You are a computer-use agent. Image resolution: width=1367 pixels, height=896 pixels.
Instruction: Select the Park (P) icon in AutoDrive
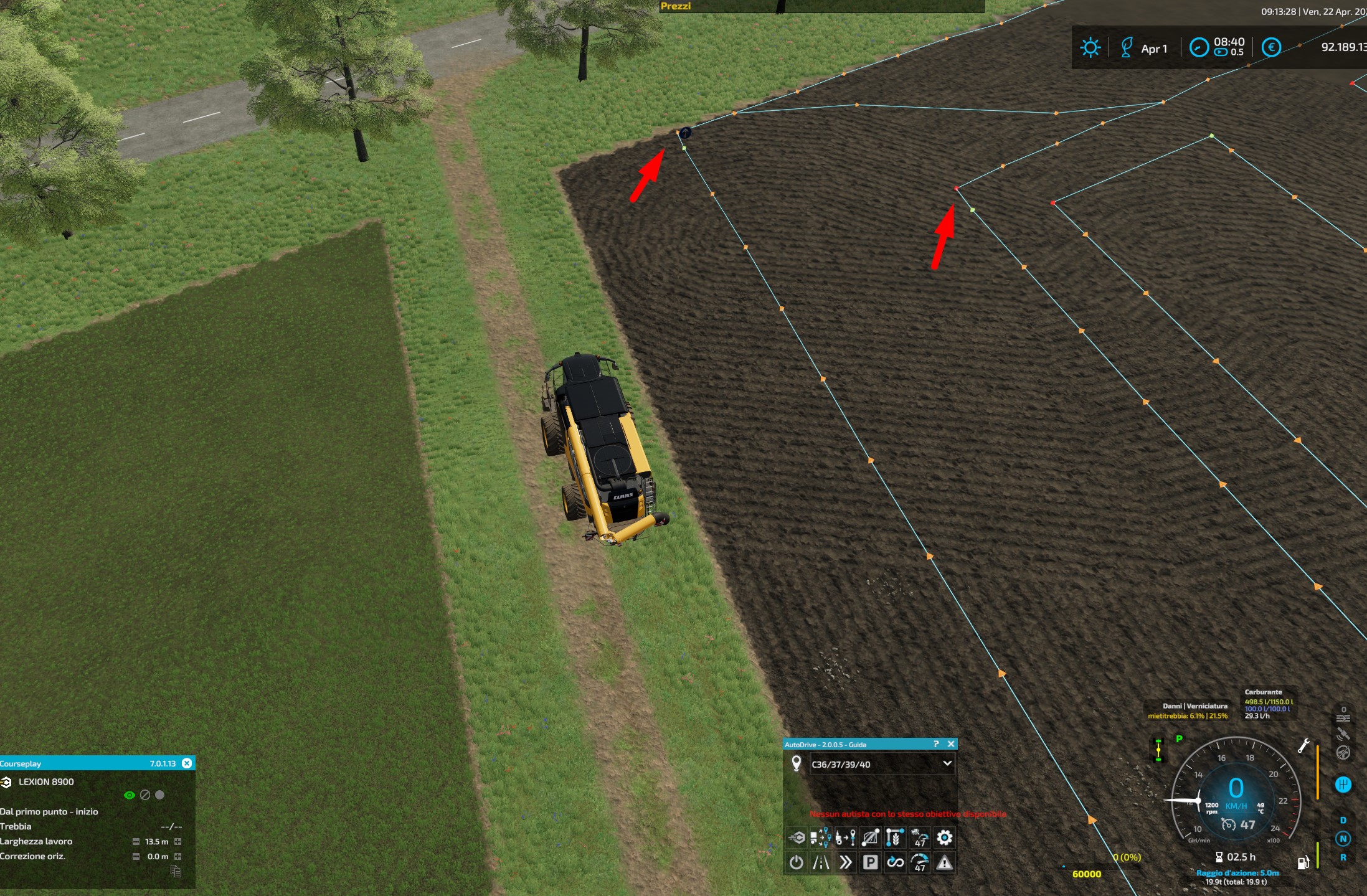coord(871,862)
